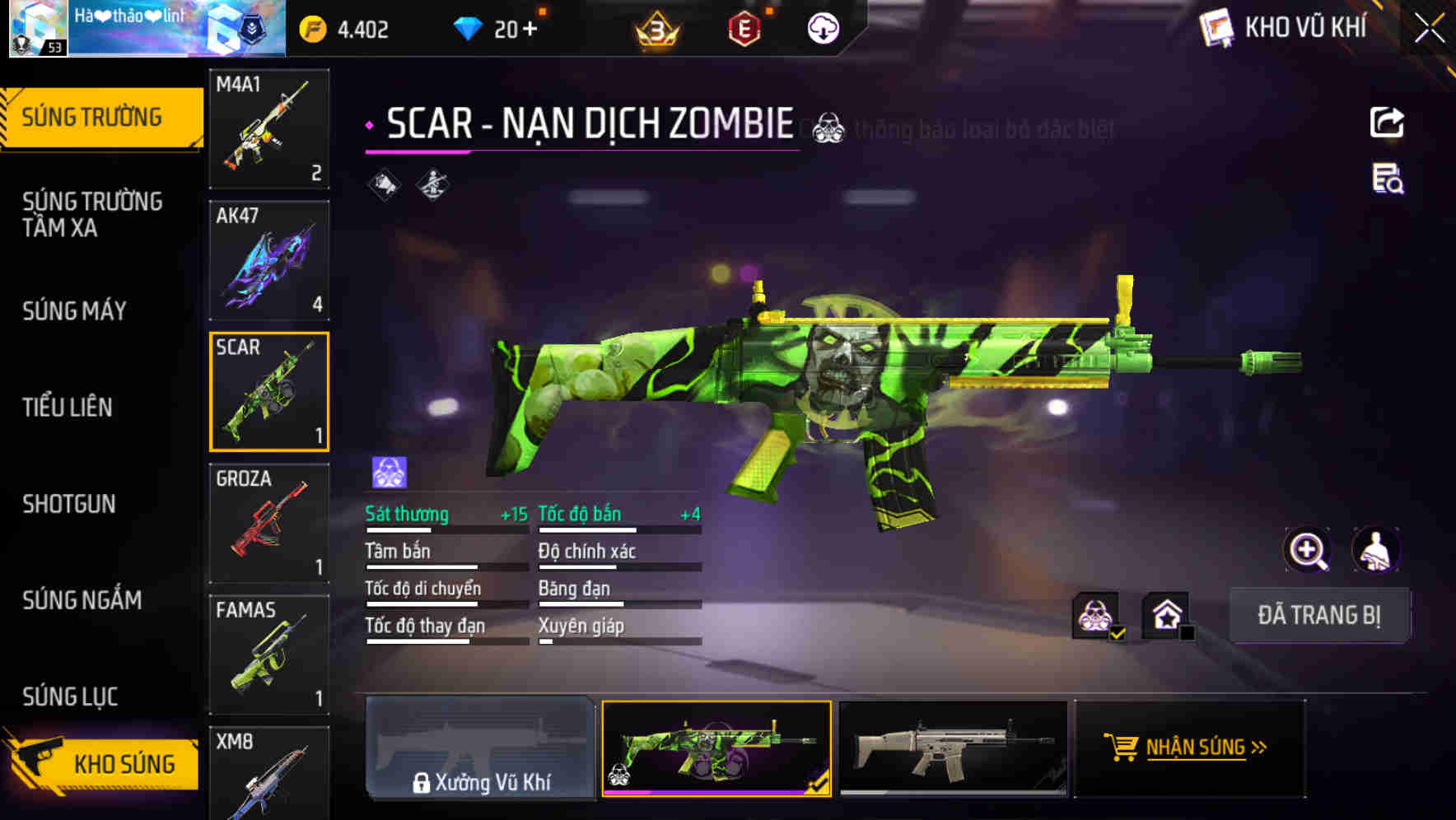Switch to the SÚNG MÁY category
The width and height of the screenshot is (1456, 820).
(74, 310)
